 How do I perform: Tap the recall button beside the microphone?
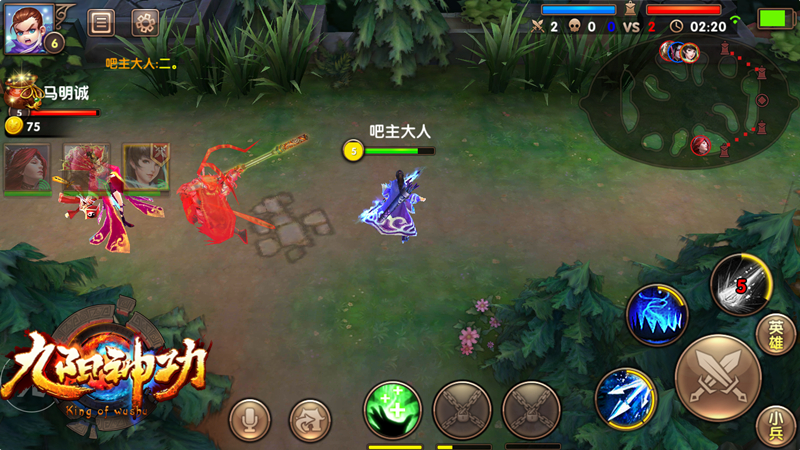click(x=309, y=420)
